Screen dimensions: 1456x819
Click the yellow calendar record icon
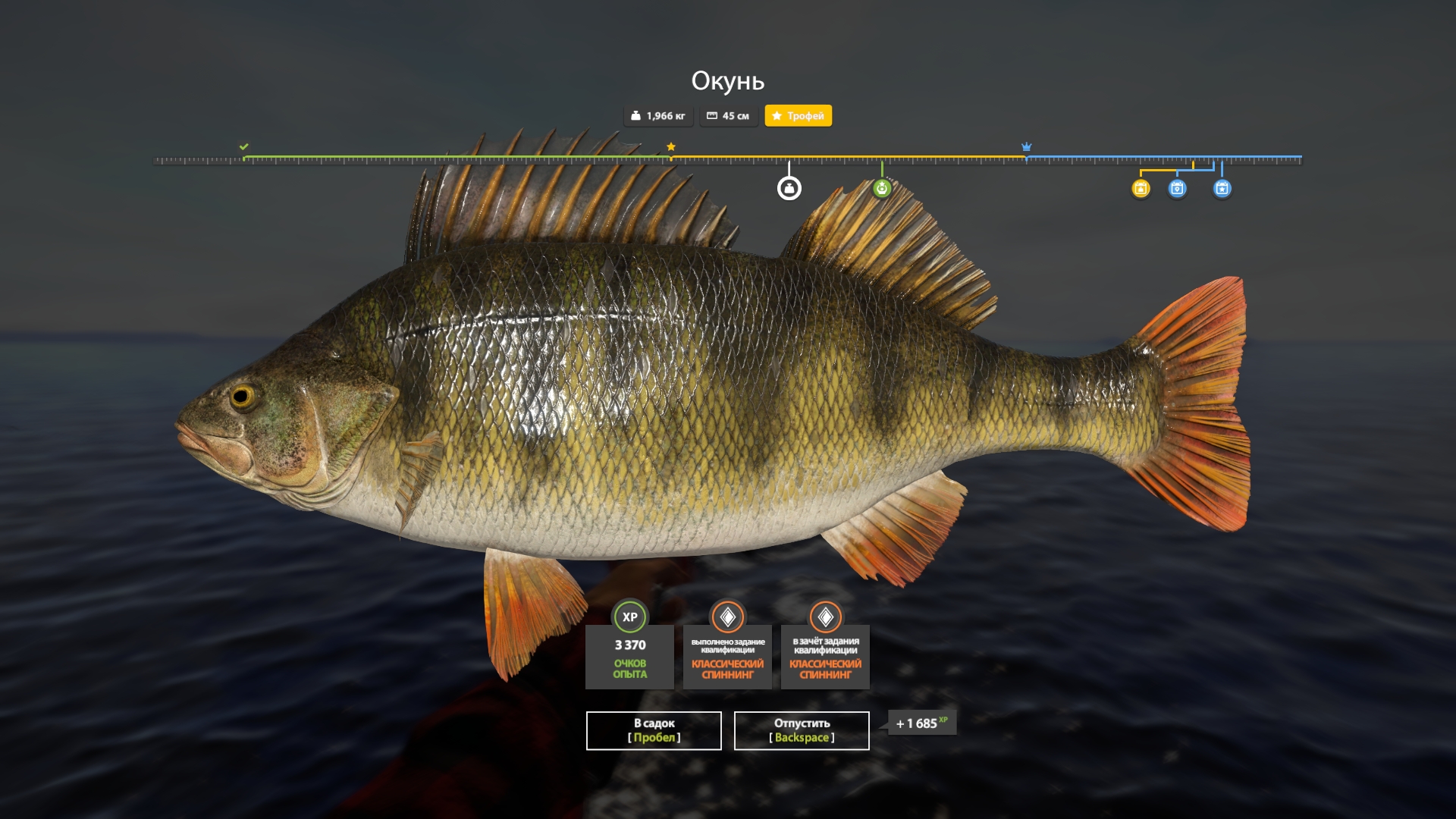pos(1139,190)
